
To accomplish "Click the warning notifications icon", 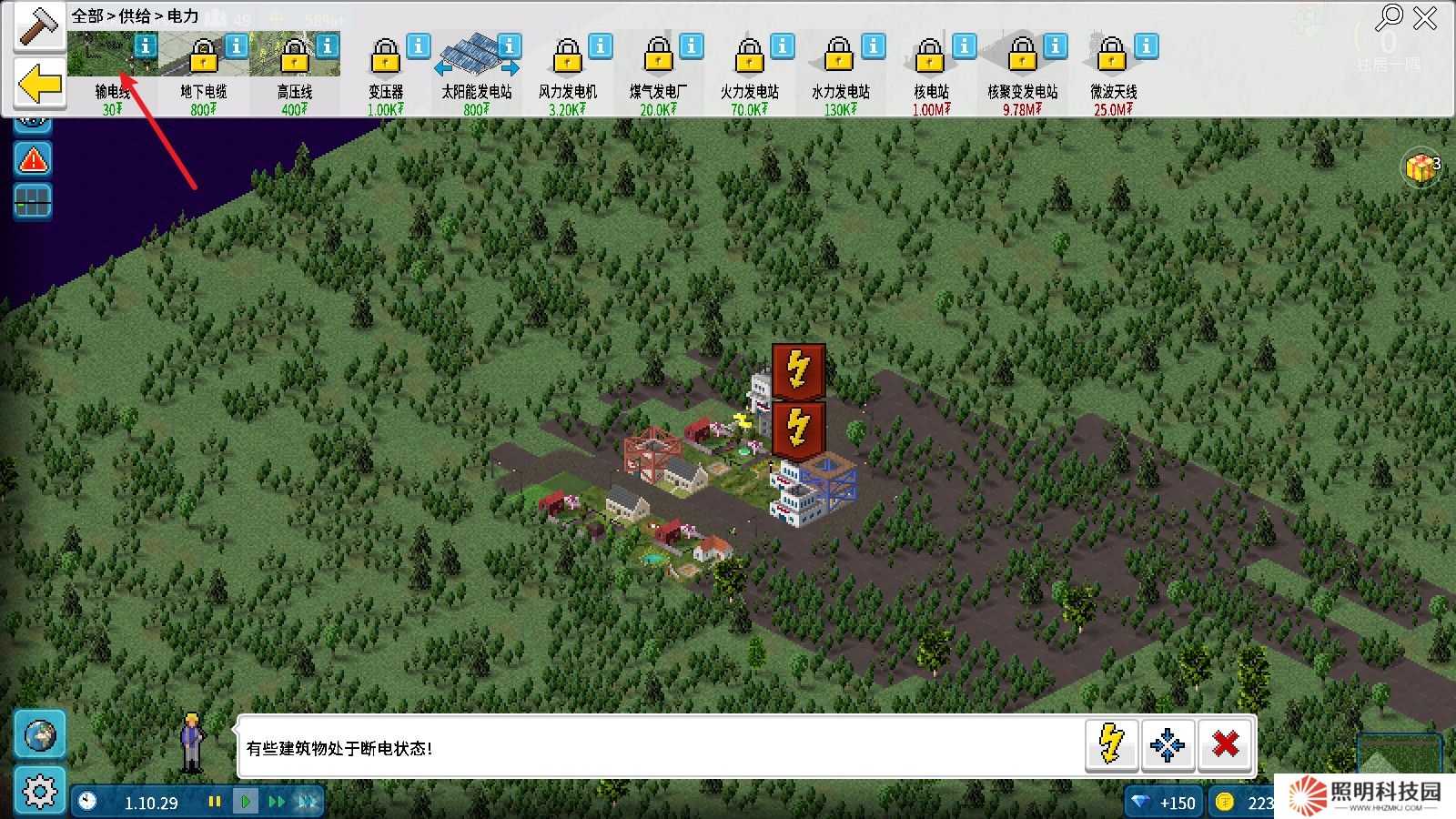I will coord(32,160).
